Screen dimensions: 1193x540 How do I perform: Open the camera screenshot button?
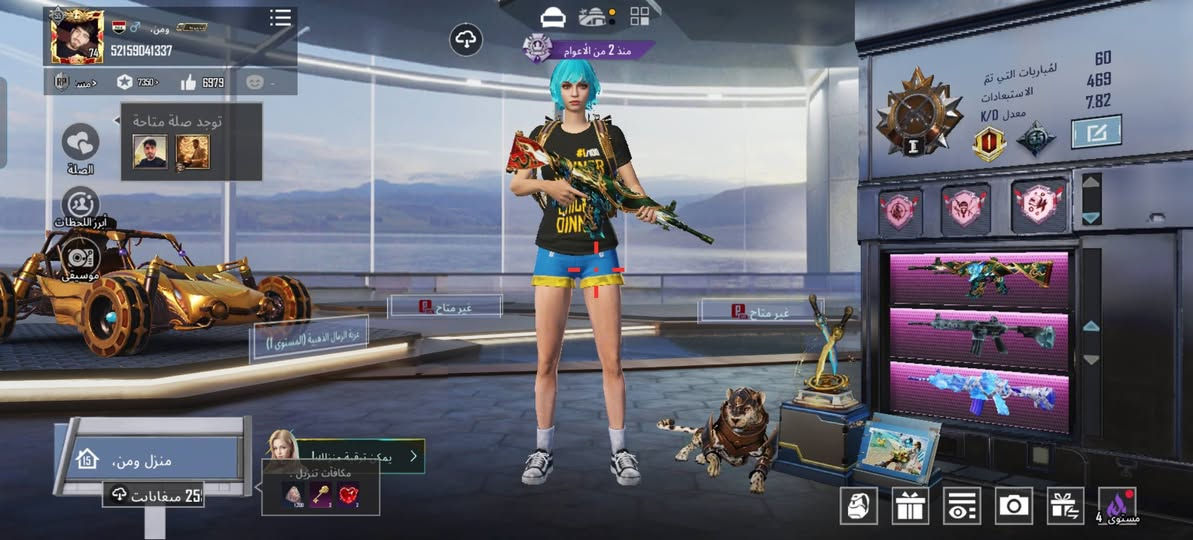tap(1013, 506)
